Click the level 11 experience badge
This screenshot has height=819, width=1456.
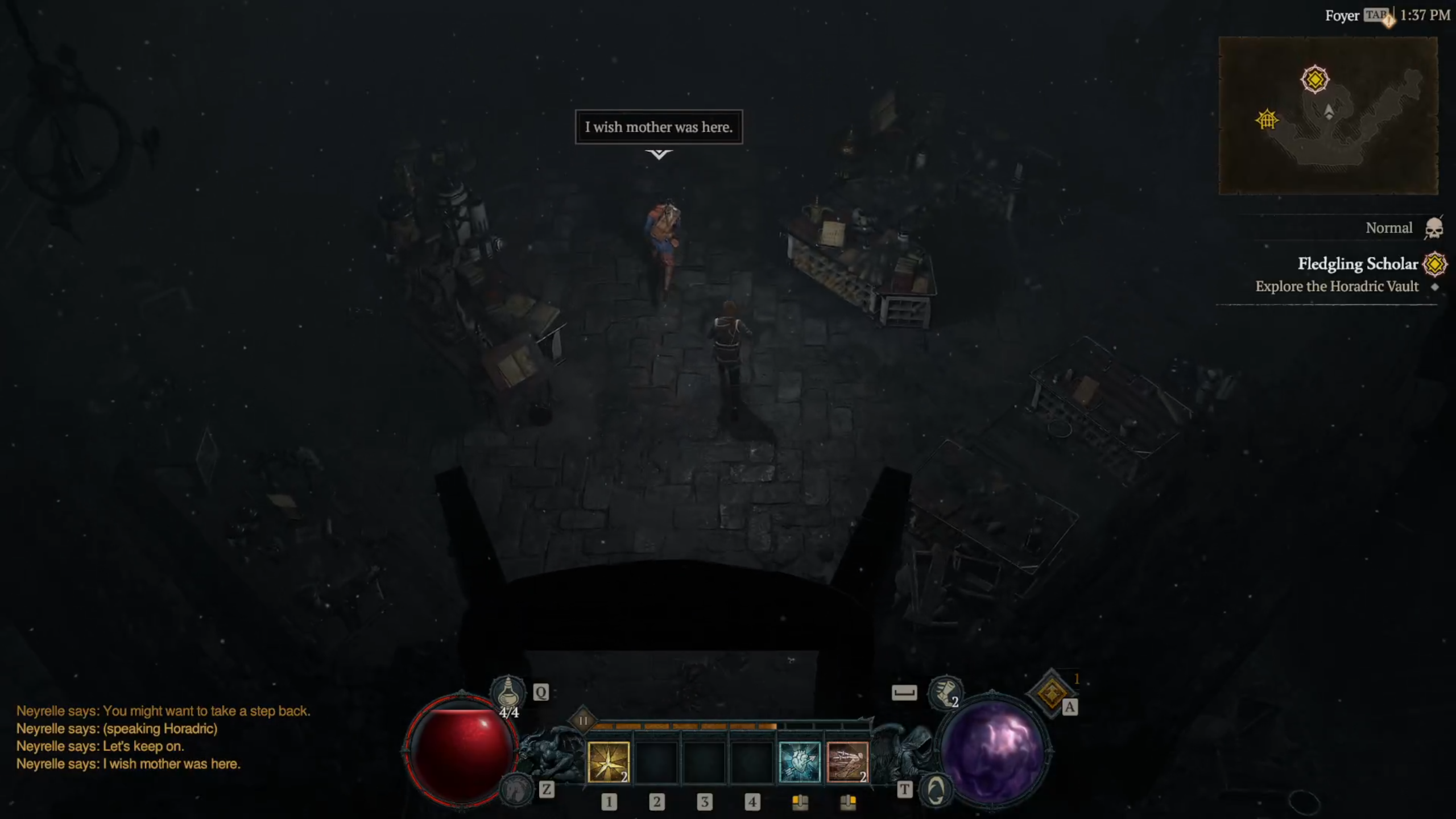tap(583, 721)
